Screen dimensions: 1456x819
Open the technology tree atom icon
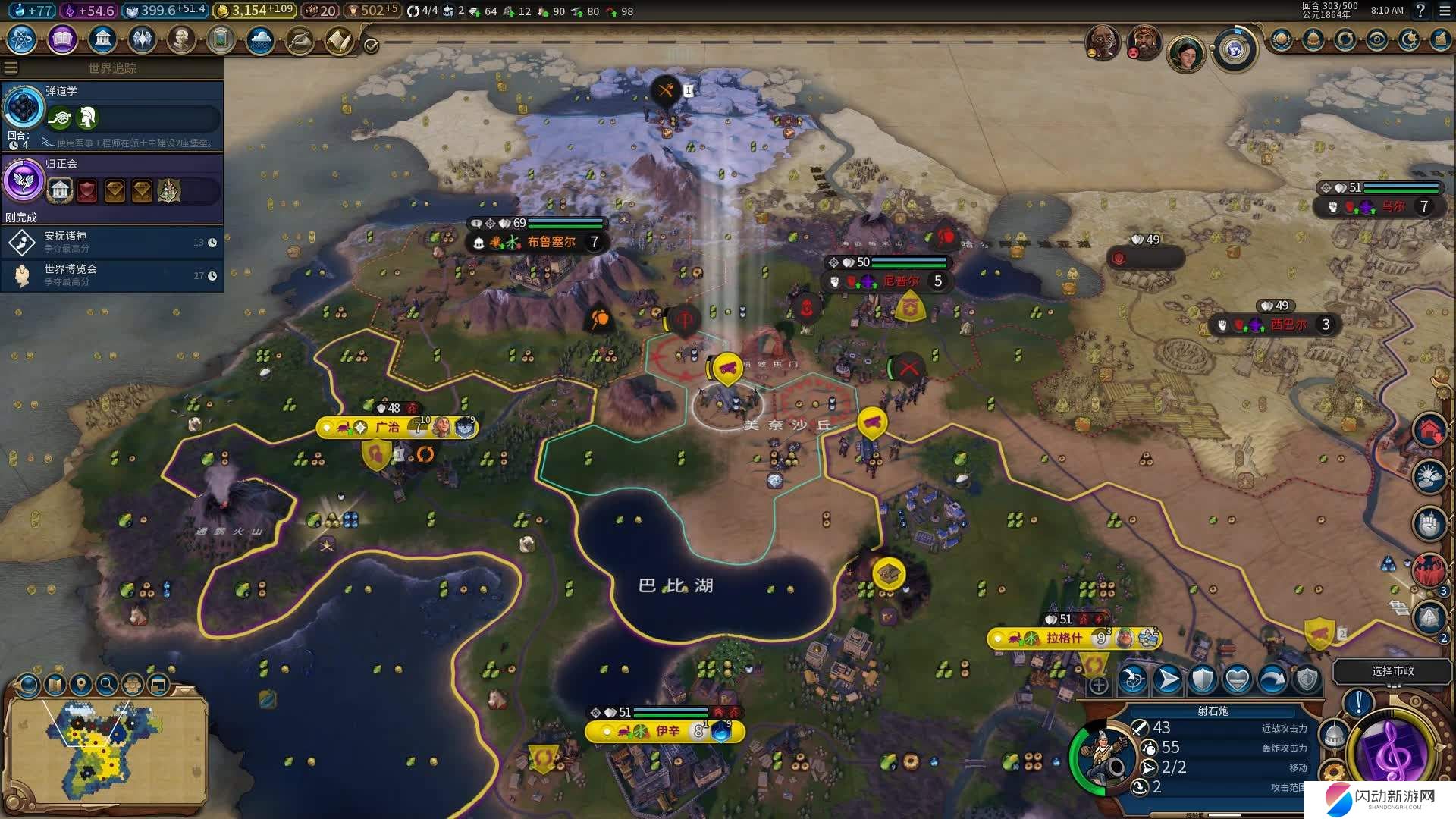22,39
